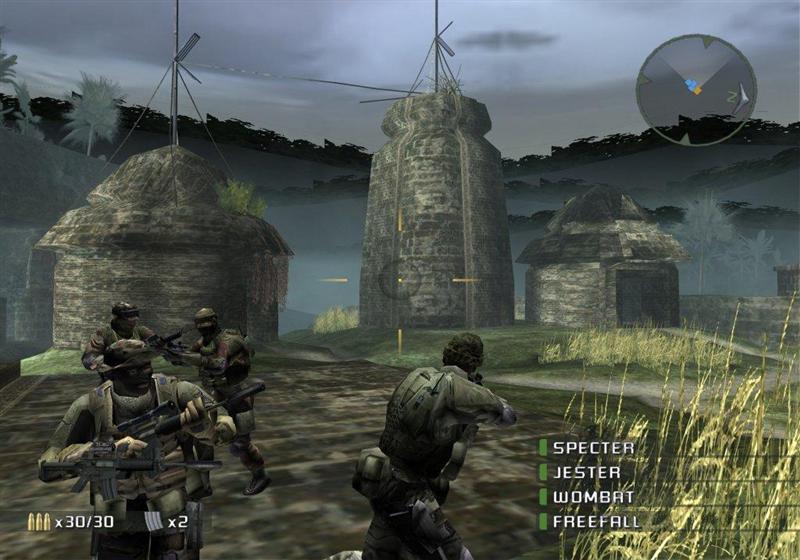
Task: Click the grenade count icon
Action: 153,521
